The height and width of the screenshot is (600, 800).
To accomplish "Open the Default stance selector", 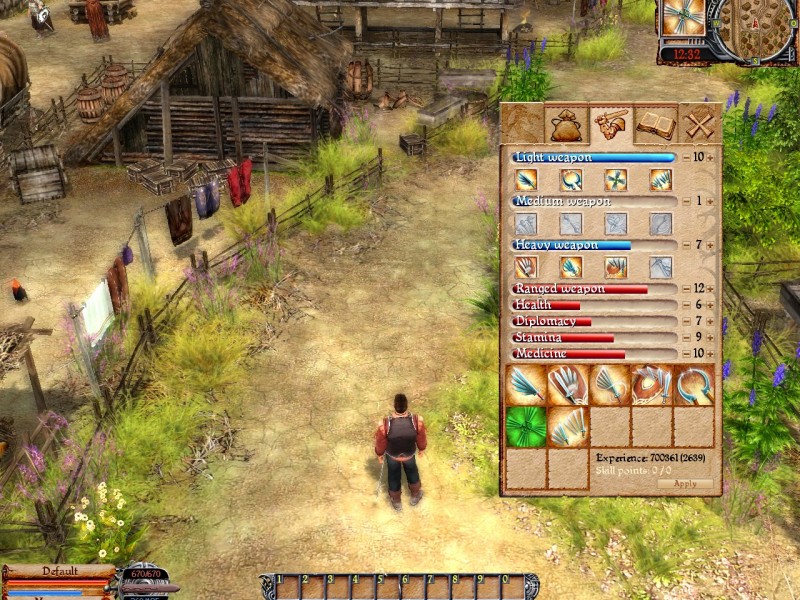I will [59, 571].
